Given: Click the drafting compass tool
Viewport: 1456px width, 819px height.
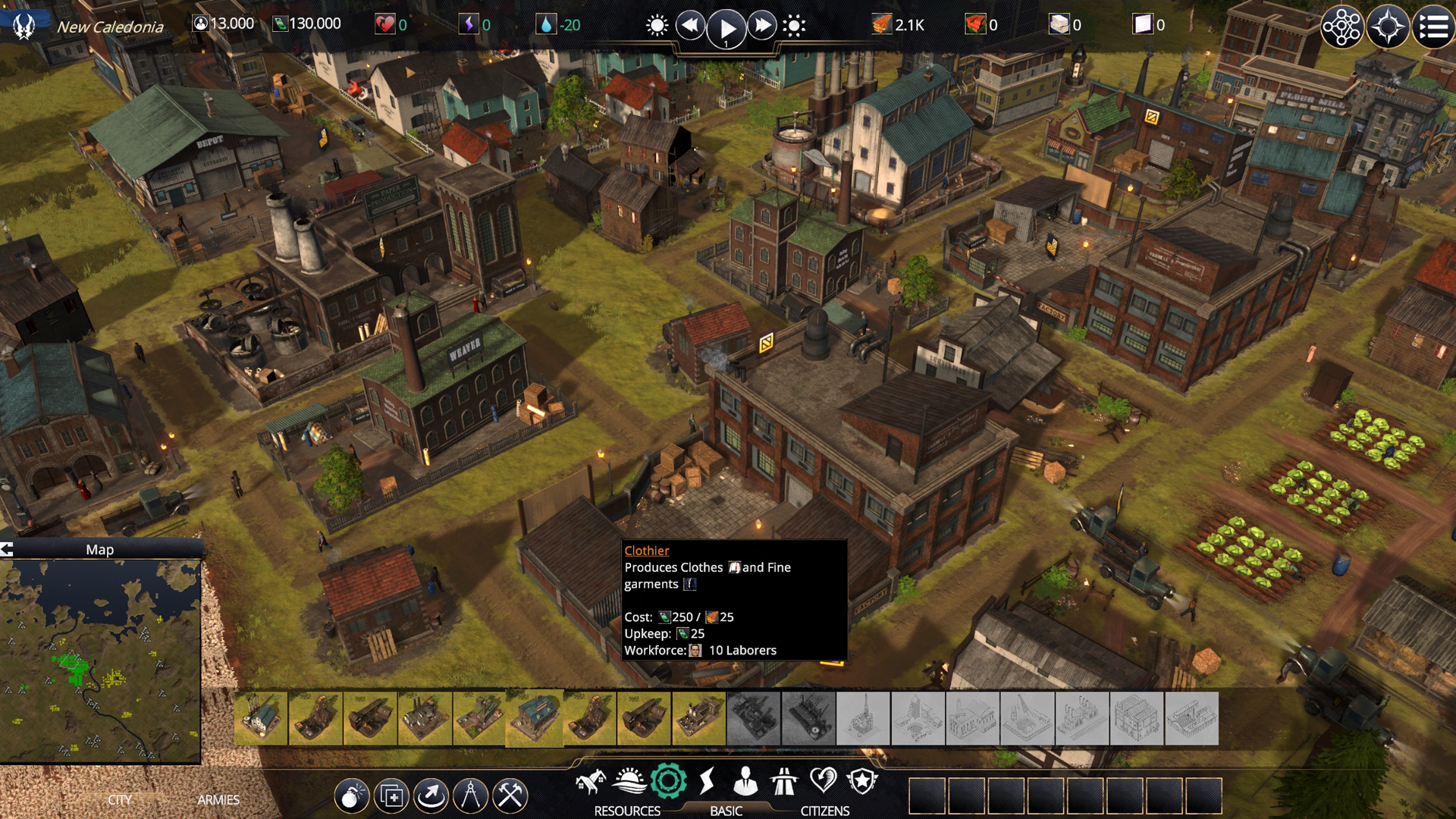Looking at the screenshot, I should pos(470,795).
